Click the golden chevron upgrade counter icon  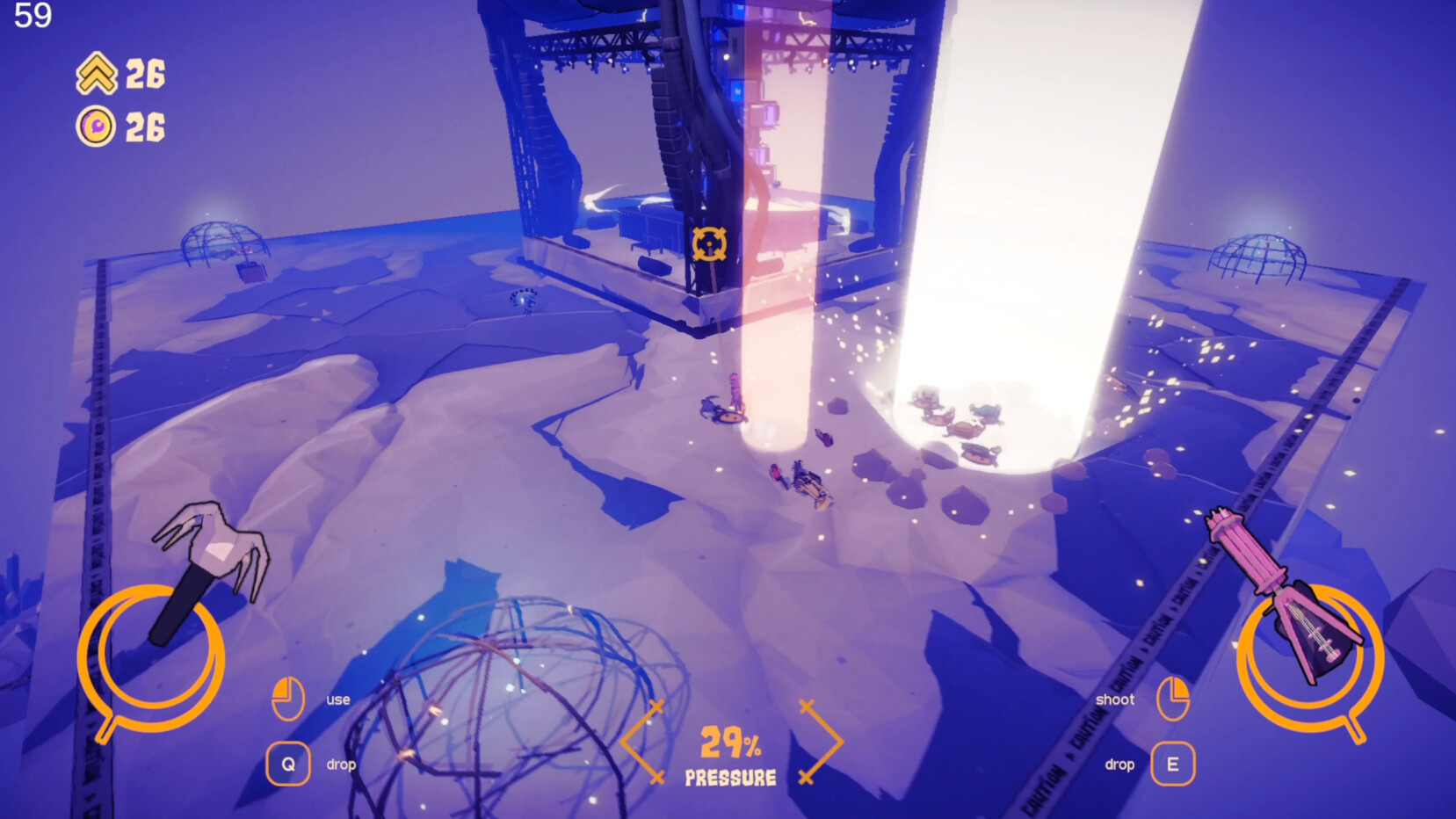pyautogui.click(x=97, y=75)
